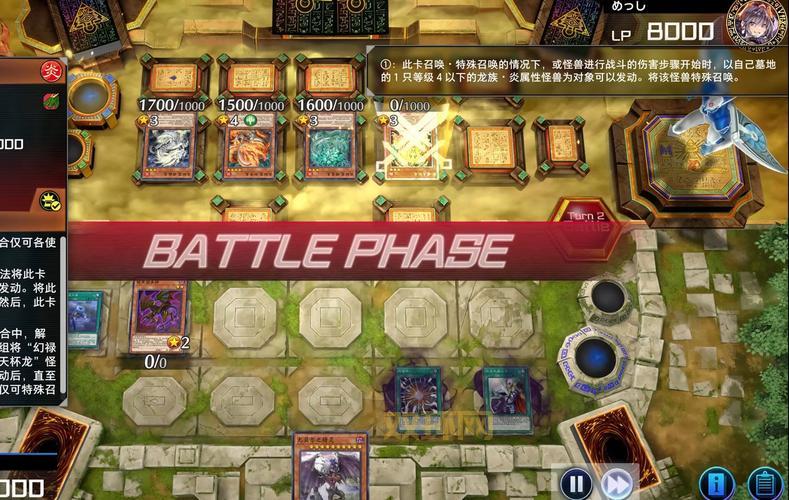Open the duel log clipboard icon
789x500 pixels.
765,485
